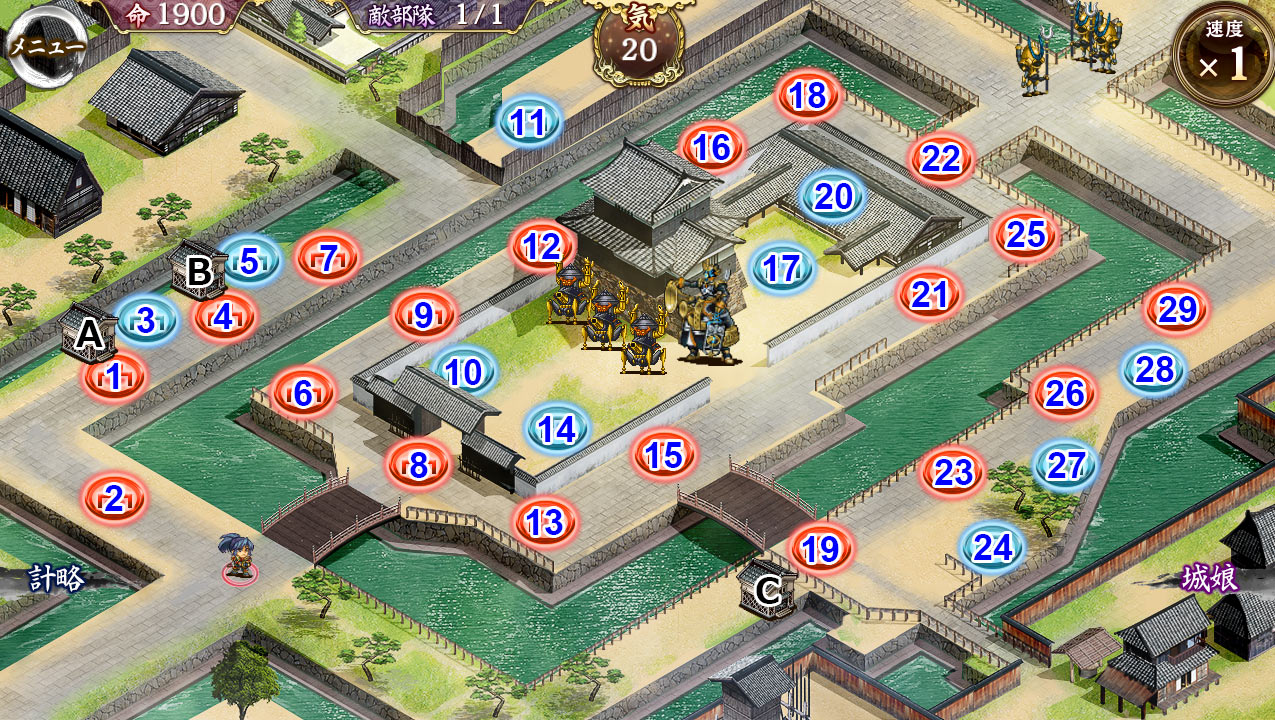Viewport: 1275px width, 720px height.
Task: Select red placement tile number 1
Action: click(114, 377)
